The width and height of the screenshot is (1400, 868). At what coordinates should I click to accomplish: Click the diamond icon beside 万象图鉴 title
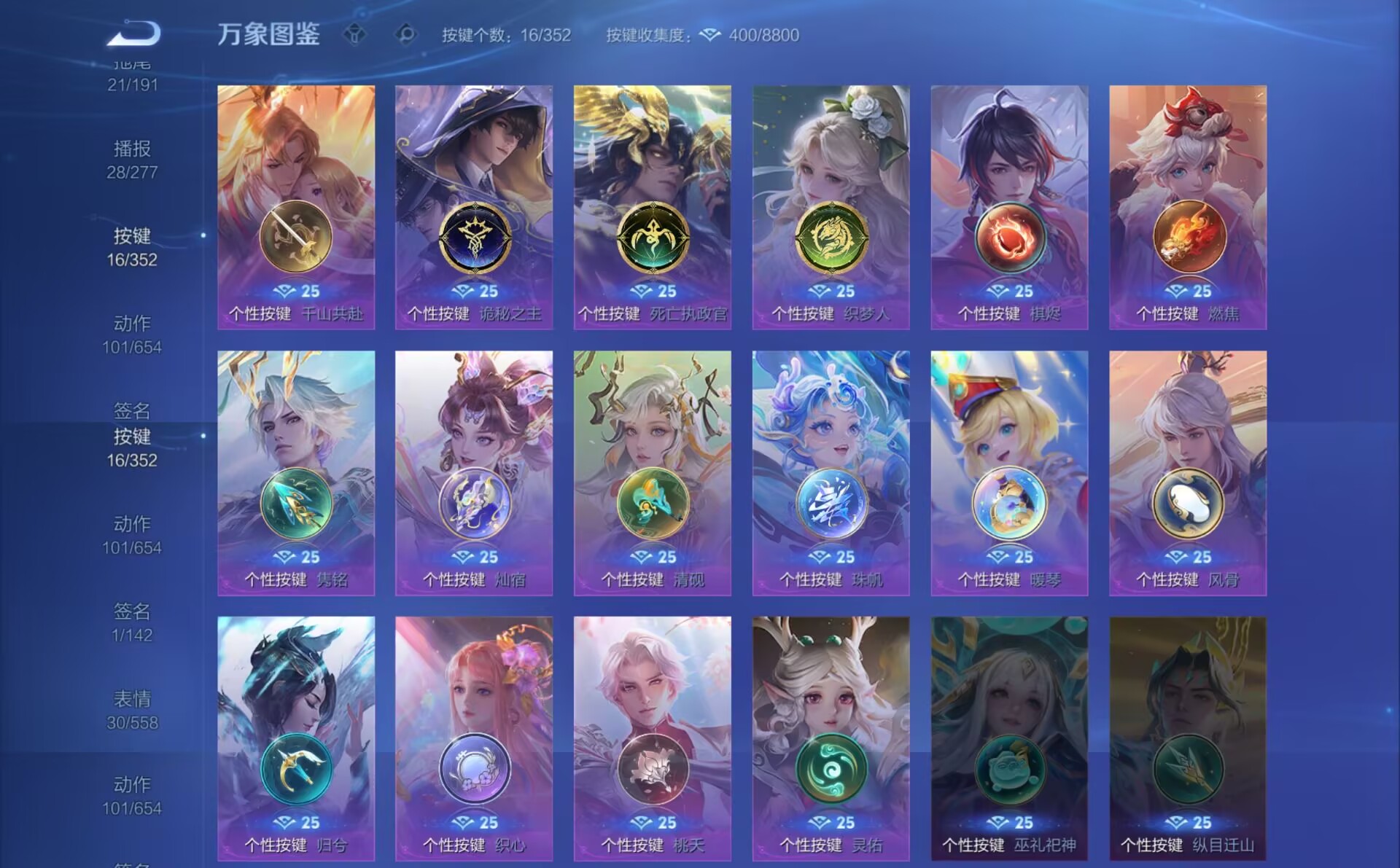pyautogui.click(x=355, y=34)
